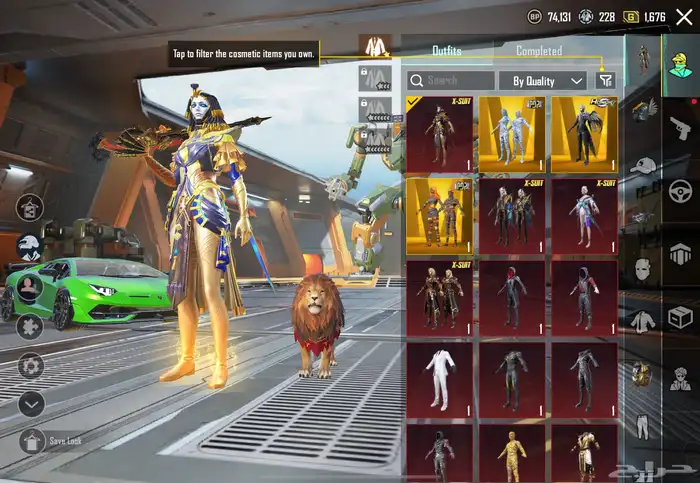Image resolution: width=700 pixels, height=483 pixels.
Task: Show the pants subcategory
Action: (x=642, y=428)
